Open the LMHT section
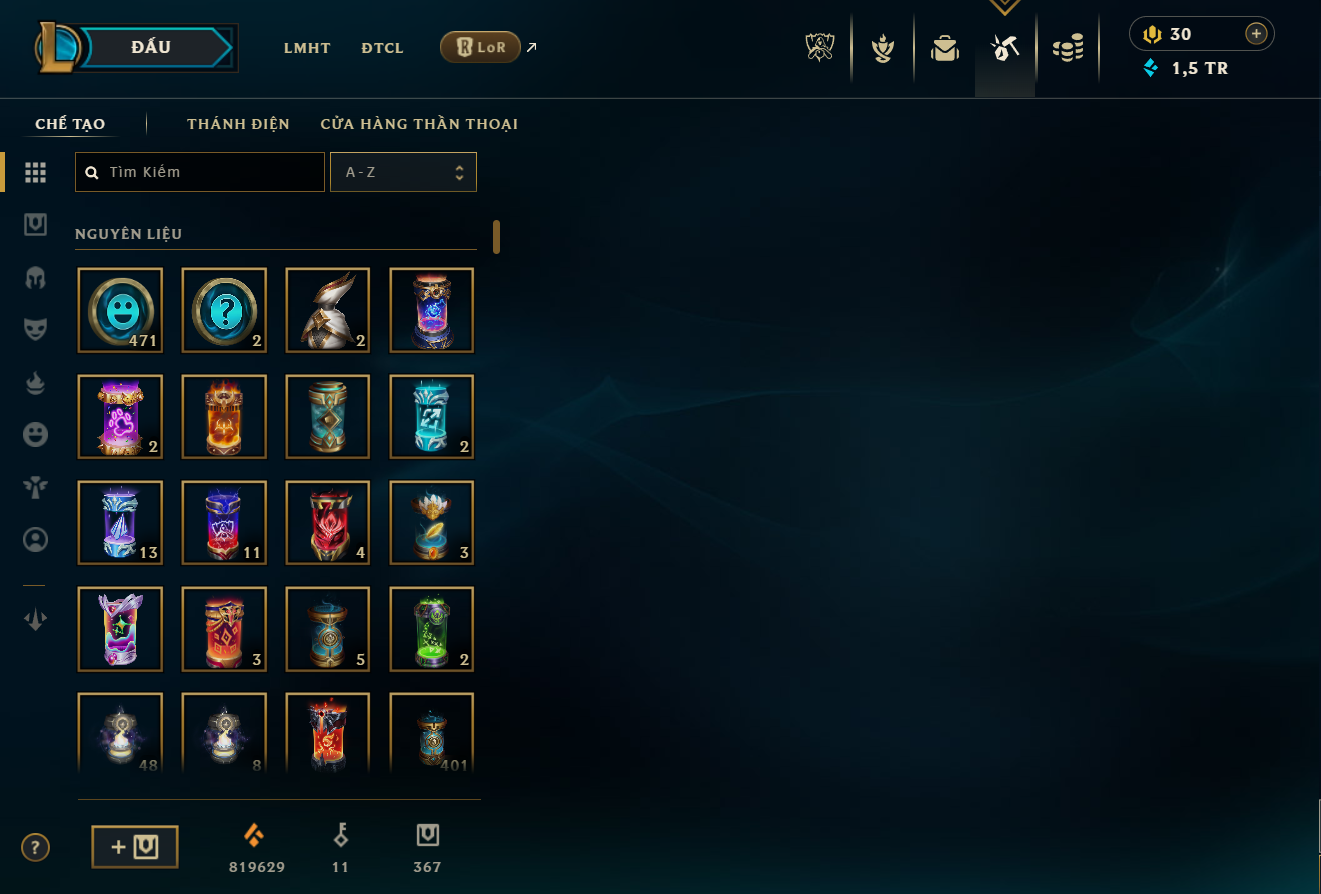The width and height of the screenshot is (1321, 894). 307,48
